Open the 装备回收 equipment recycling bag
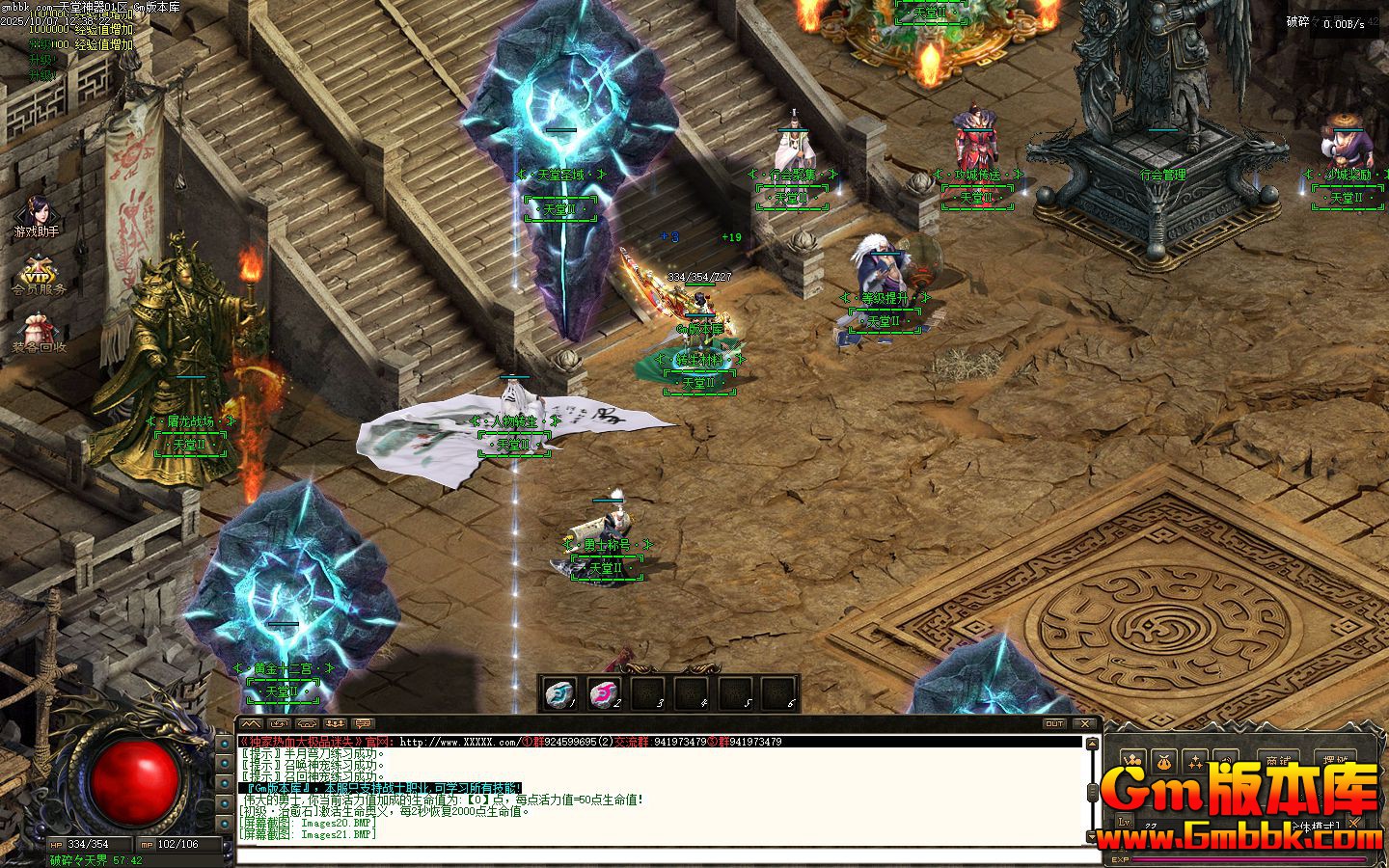The image size is (1389, 868). pos(39,331)
